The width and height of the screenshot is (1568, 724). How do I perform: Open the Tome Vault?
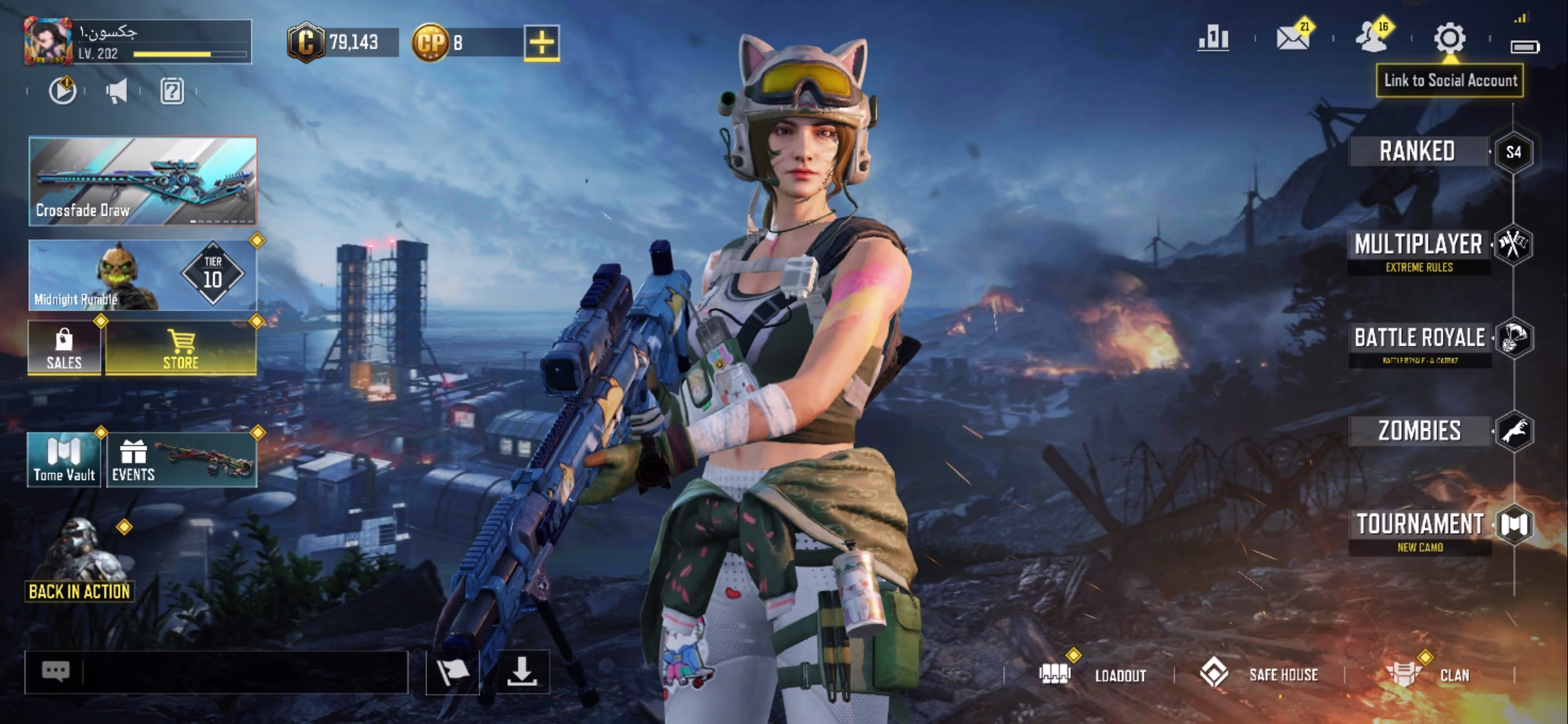(64, 460)
